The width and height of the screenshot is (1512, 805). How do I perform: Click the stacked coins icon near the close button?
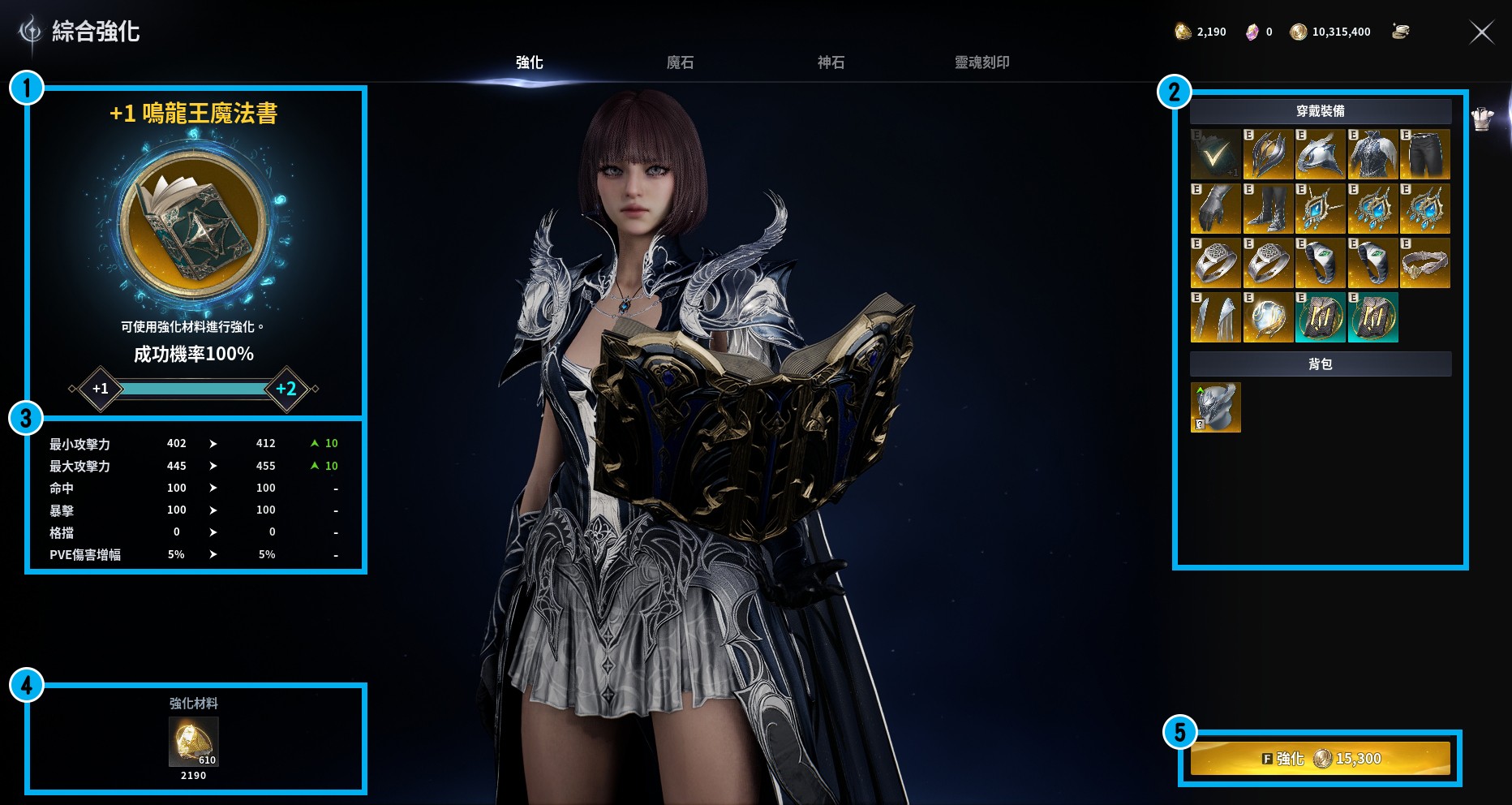(x=1400, y=32)
